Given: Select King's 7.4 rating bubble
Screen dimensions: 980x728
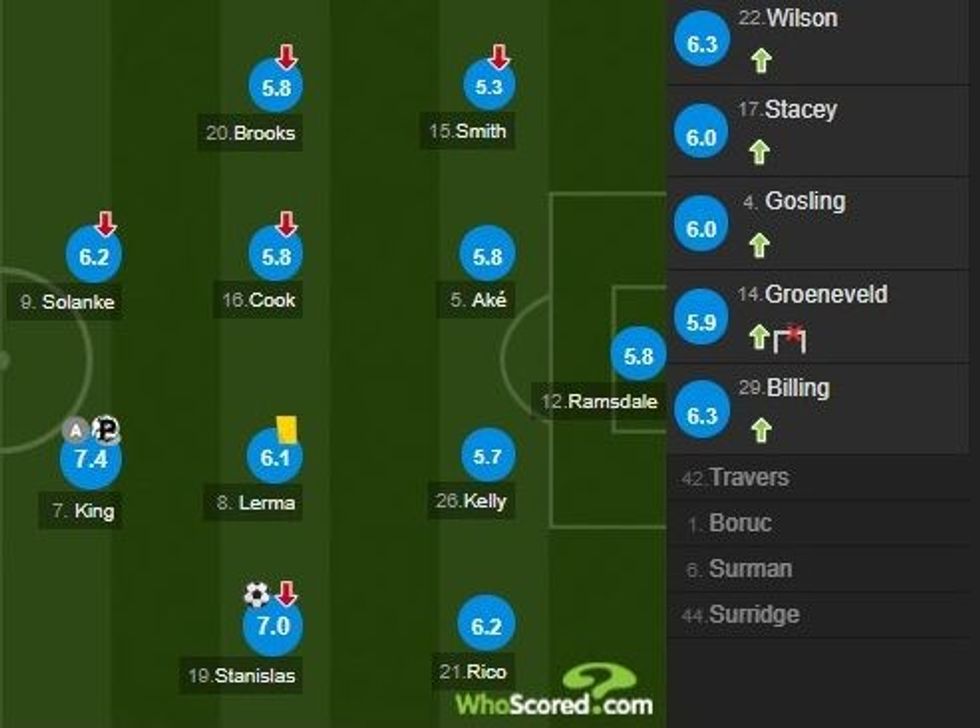Looking at the screenshot, I should point(91,459).
